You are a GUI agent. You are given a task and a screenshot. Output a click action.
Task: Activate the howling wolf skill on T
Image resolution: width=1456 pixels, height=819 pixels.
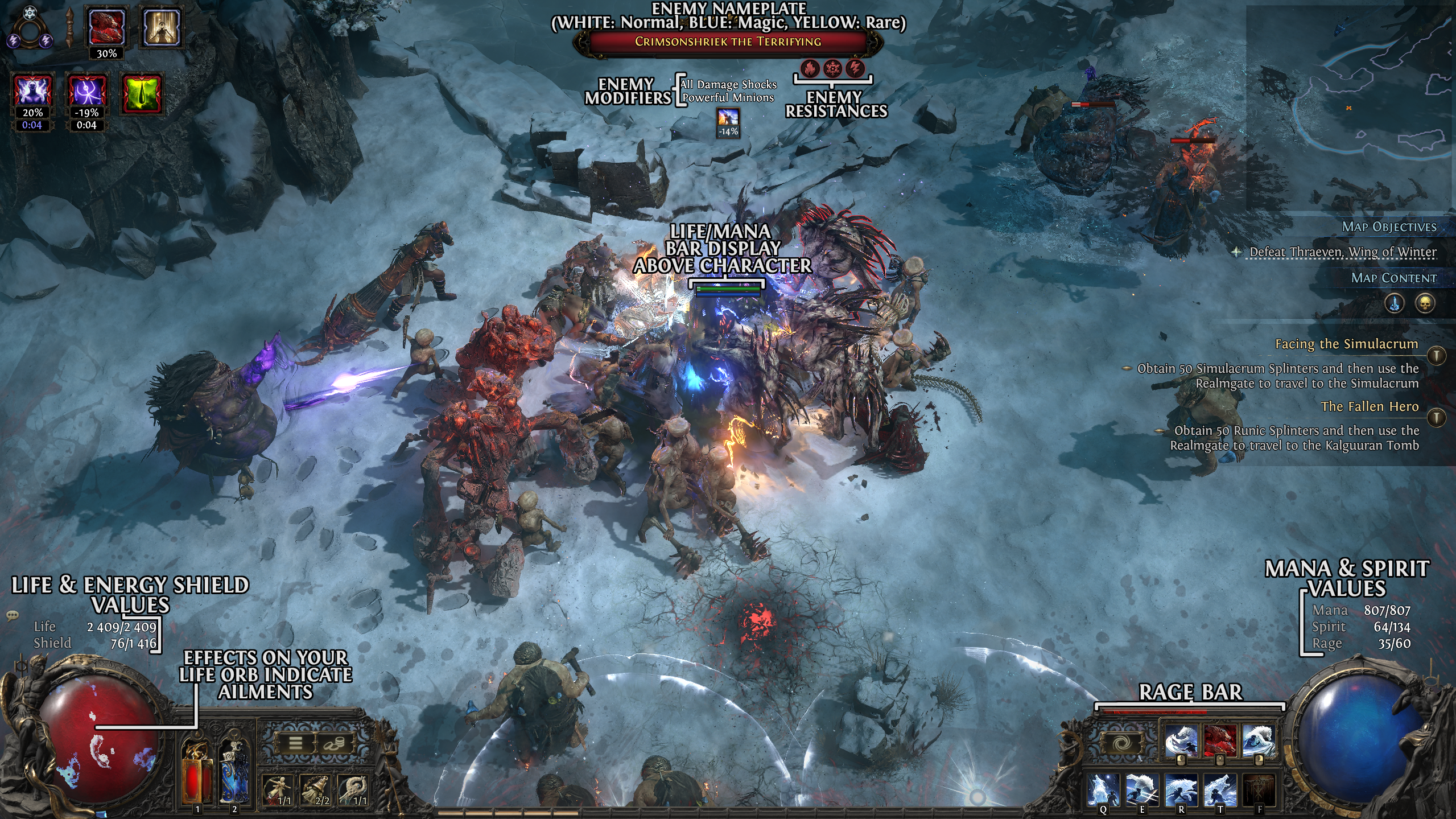pos(1220,790)
